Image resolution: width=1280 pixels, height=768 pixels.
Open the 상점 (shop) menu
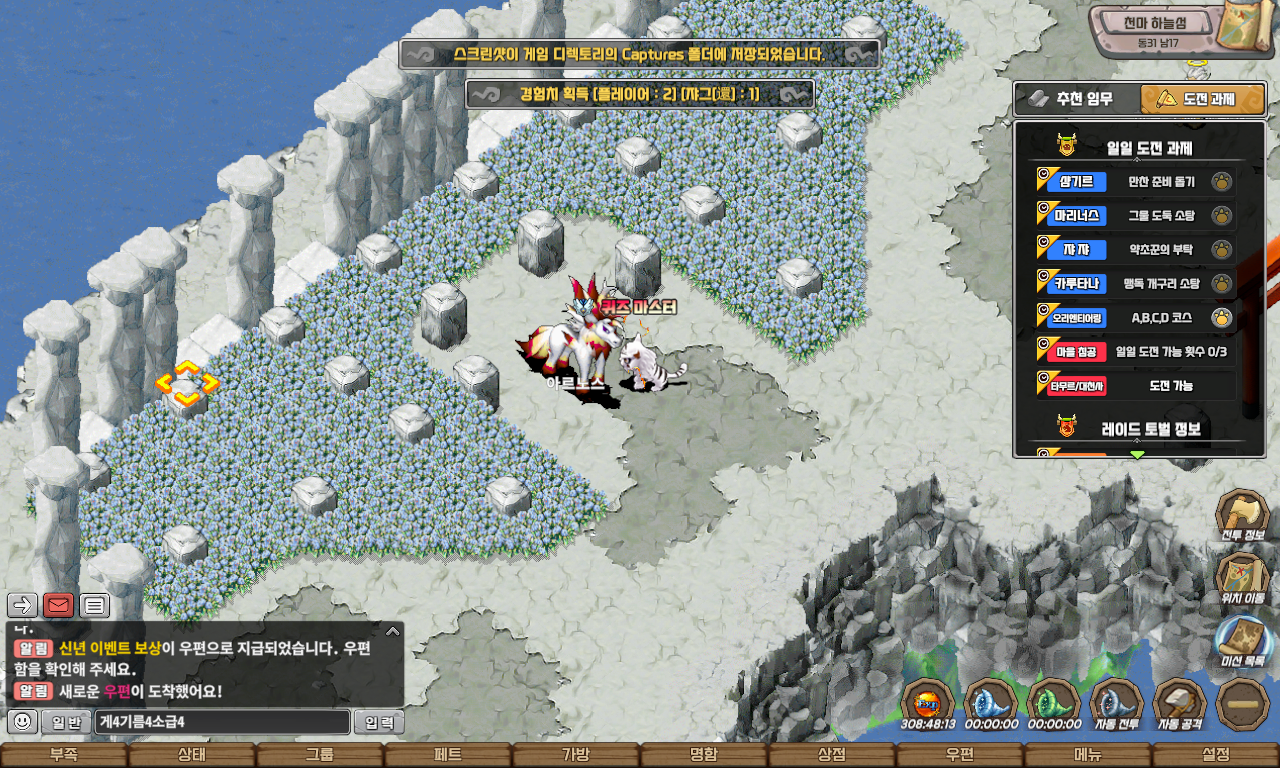(831, 755)
